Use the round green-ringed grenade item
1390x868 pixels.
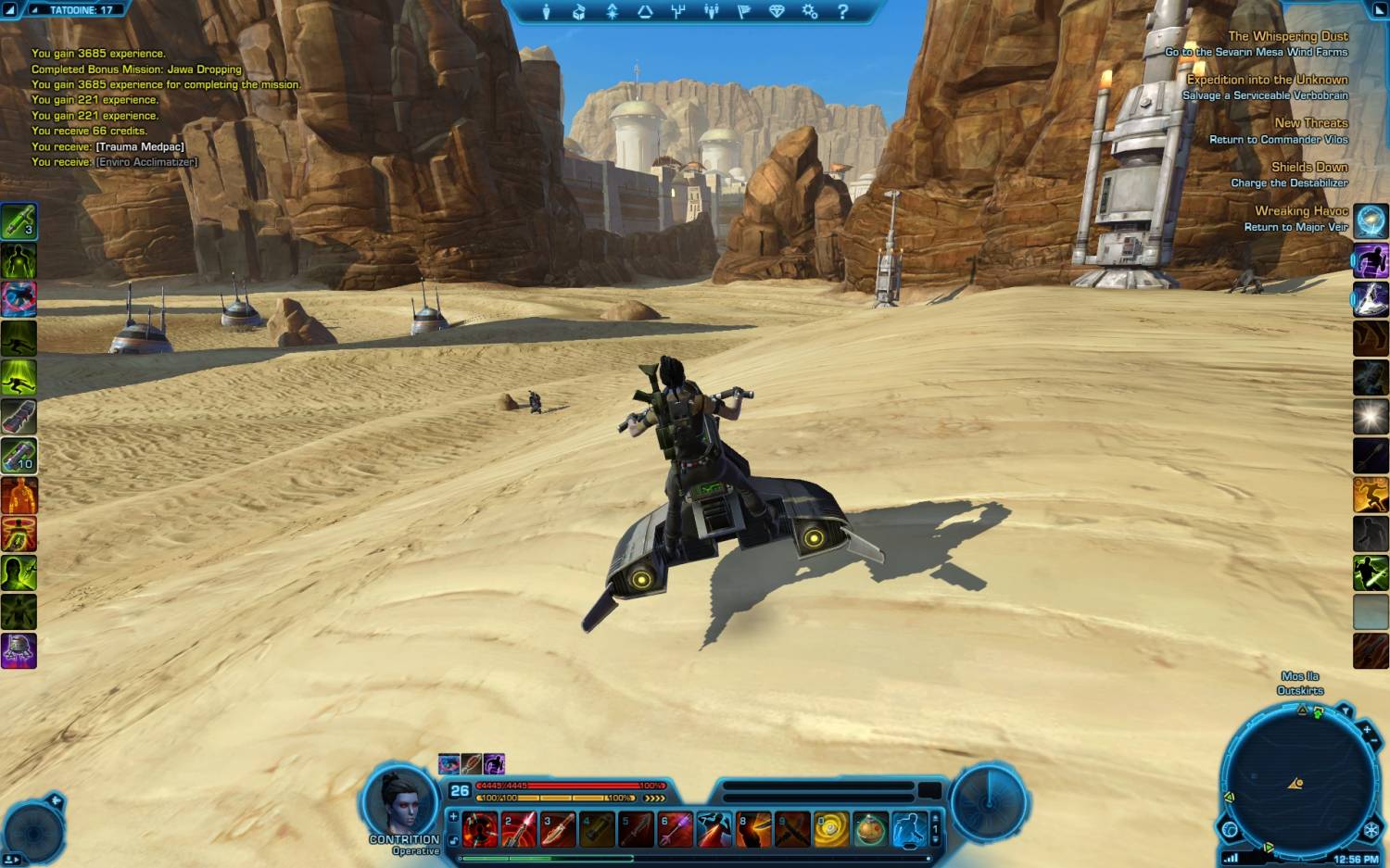point(870,830)
